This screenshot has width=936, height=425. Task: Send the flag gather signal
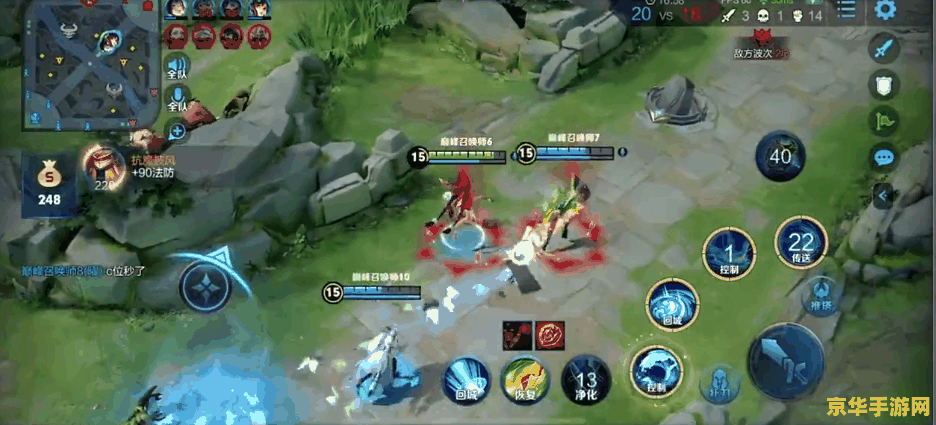(883, 122)
